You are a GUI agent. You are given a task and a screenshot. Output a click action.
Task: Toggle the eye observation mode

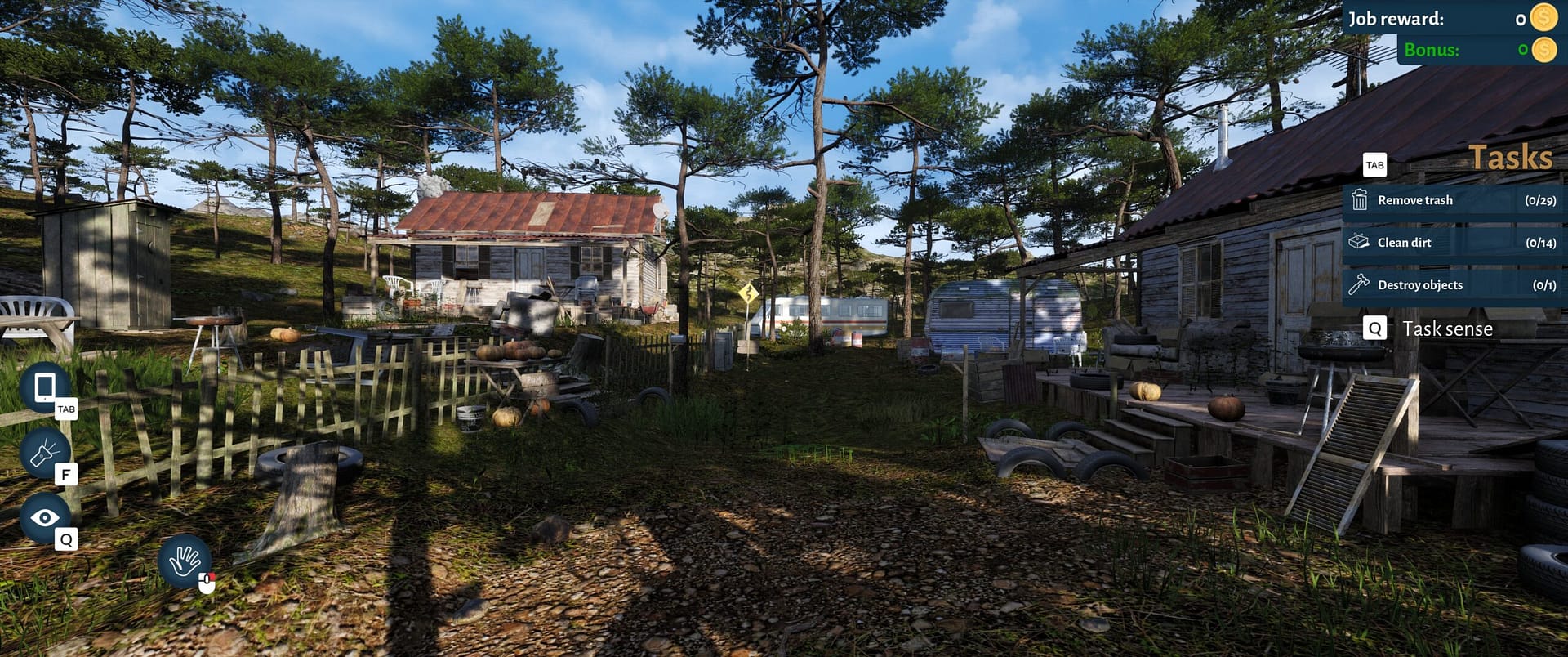tap(45, 516)
